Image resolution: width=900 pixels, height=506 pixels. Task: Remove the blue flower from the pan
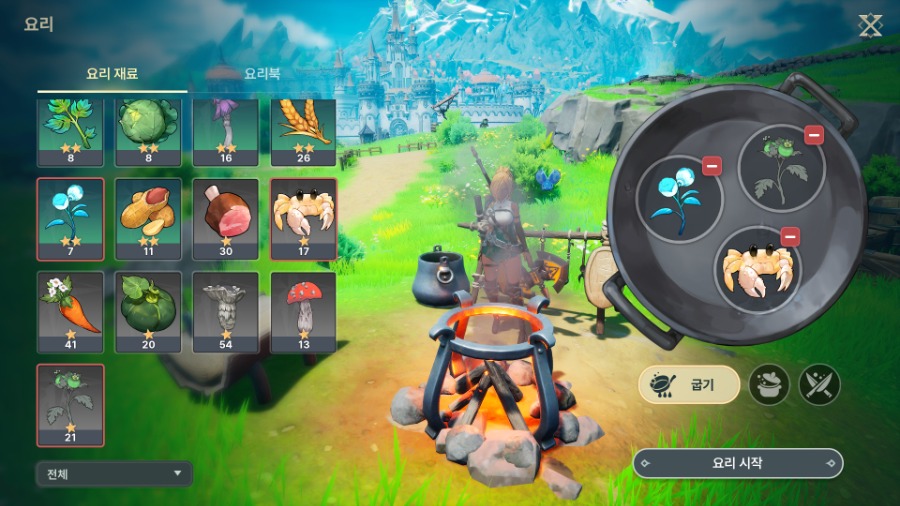pos(712,166)
